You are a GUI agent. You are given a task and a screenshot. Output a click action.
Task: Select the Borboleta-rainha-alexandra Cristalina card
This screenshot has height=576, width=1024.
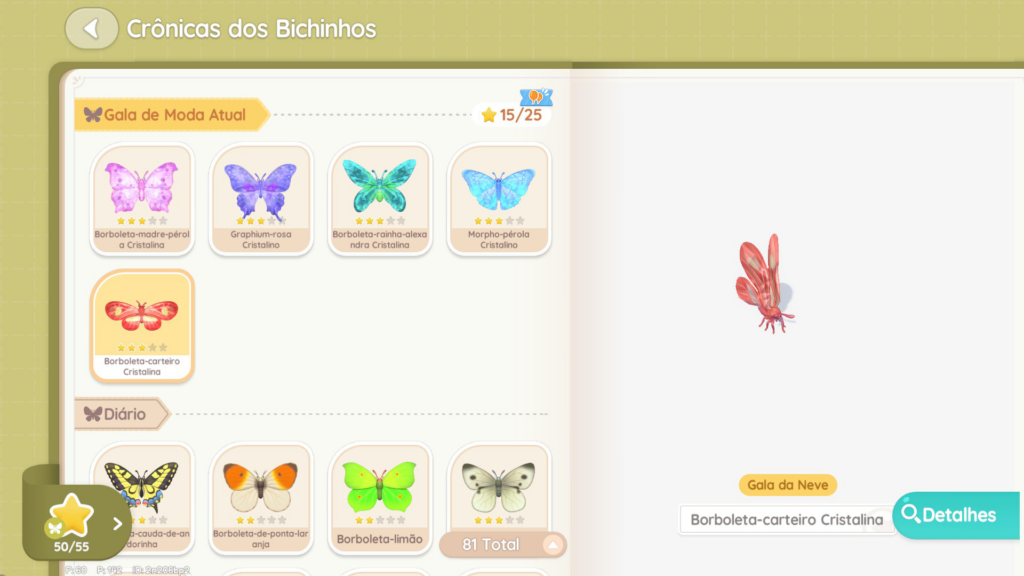(380, 199)
